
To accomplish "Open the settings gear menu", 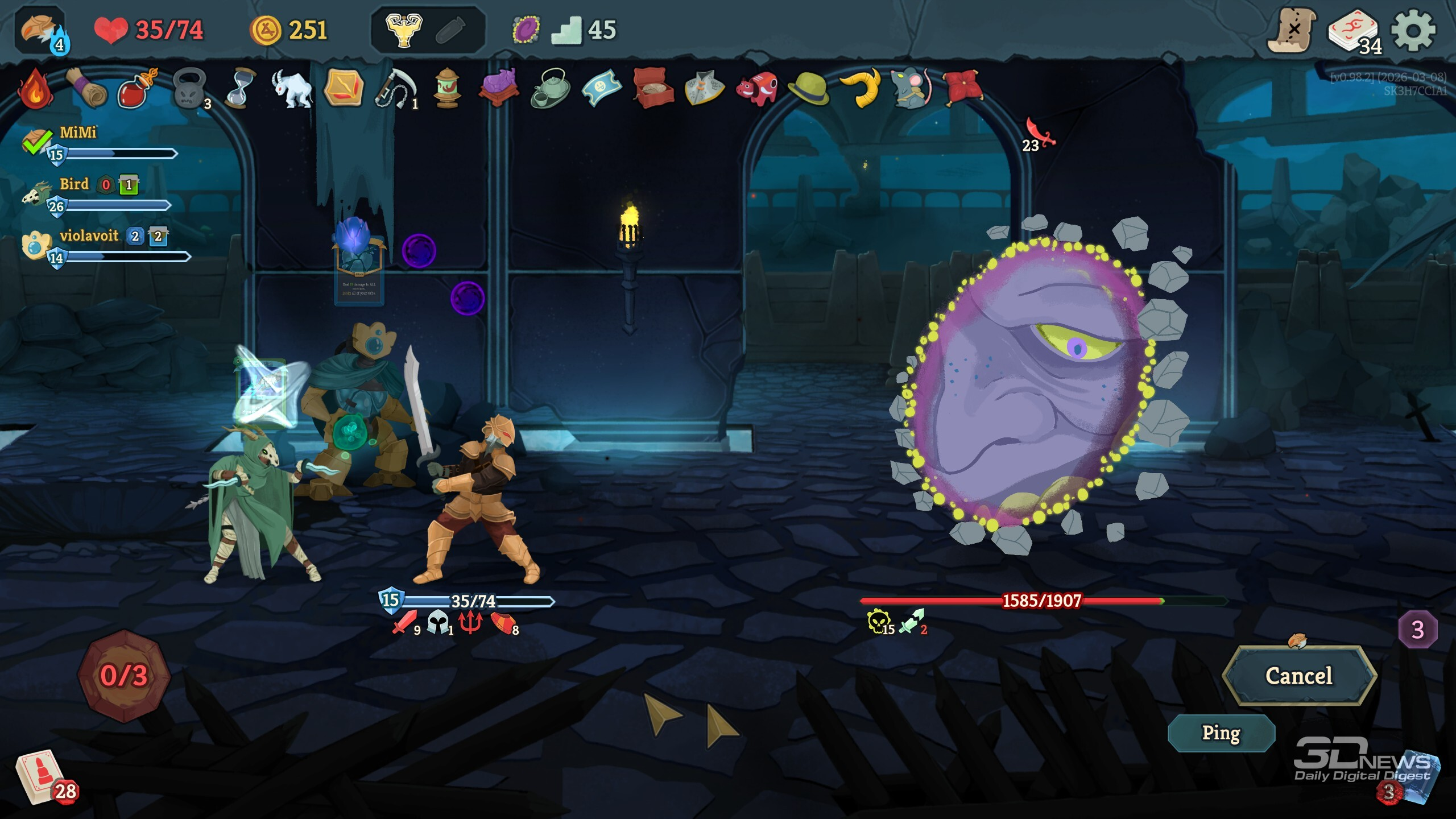I will pyautogui.click(x=1413, y=31).
